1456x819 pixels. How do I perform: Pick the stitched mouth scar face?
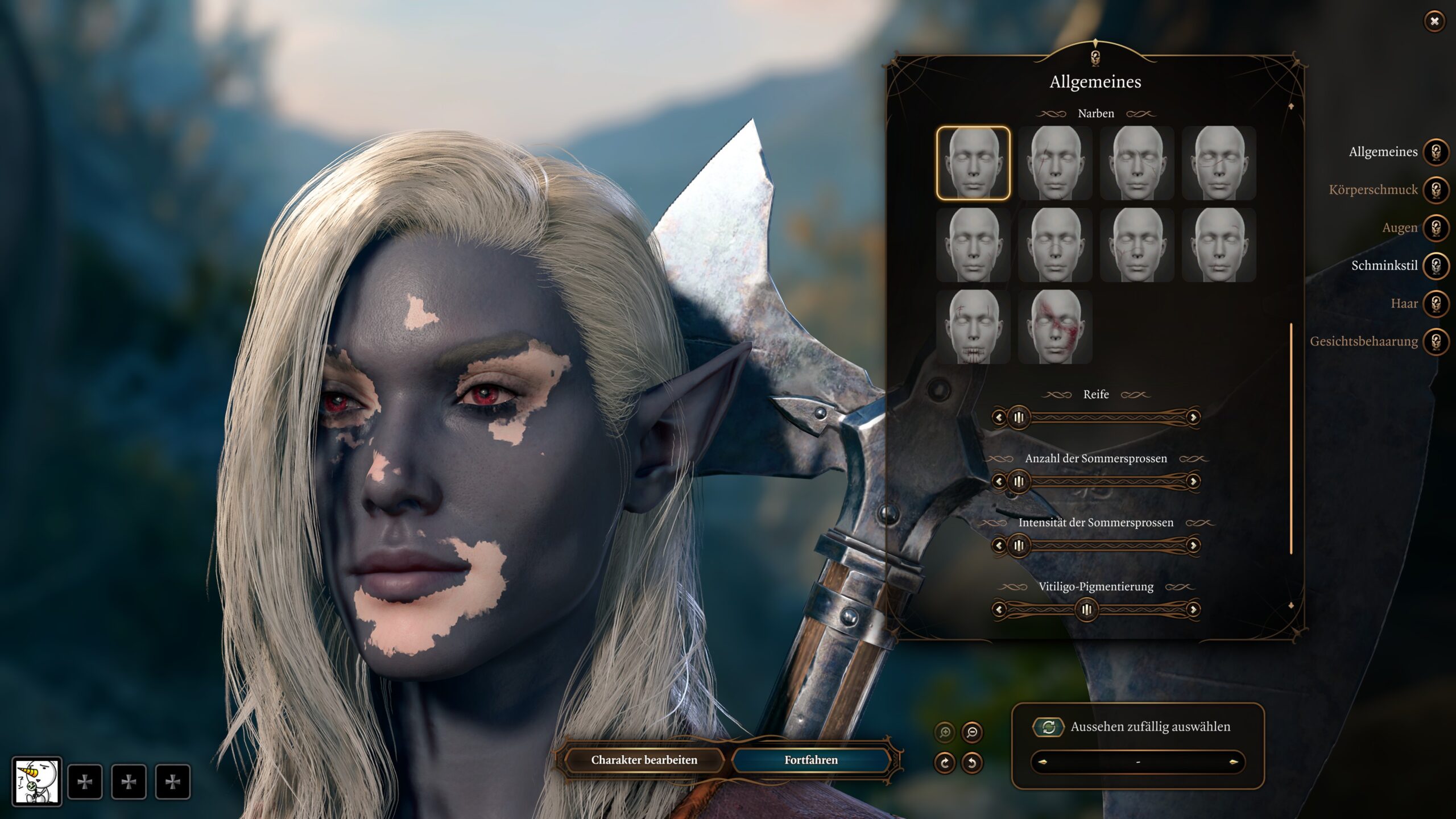coord(973,327)
